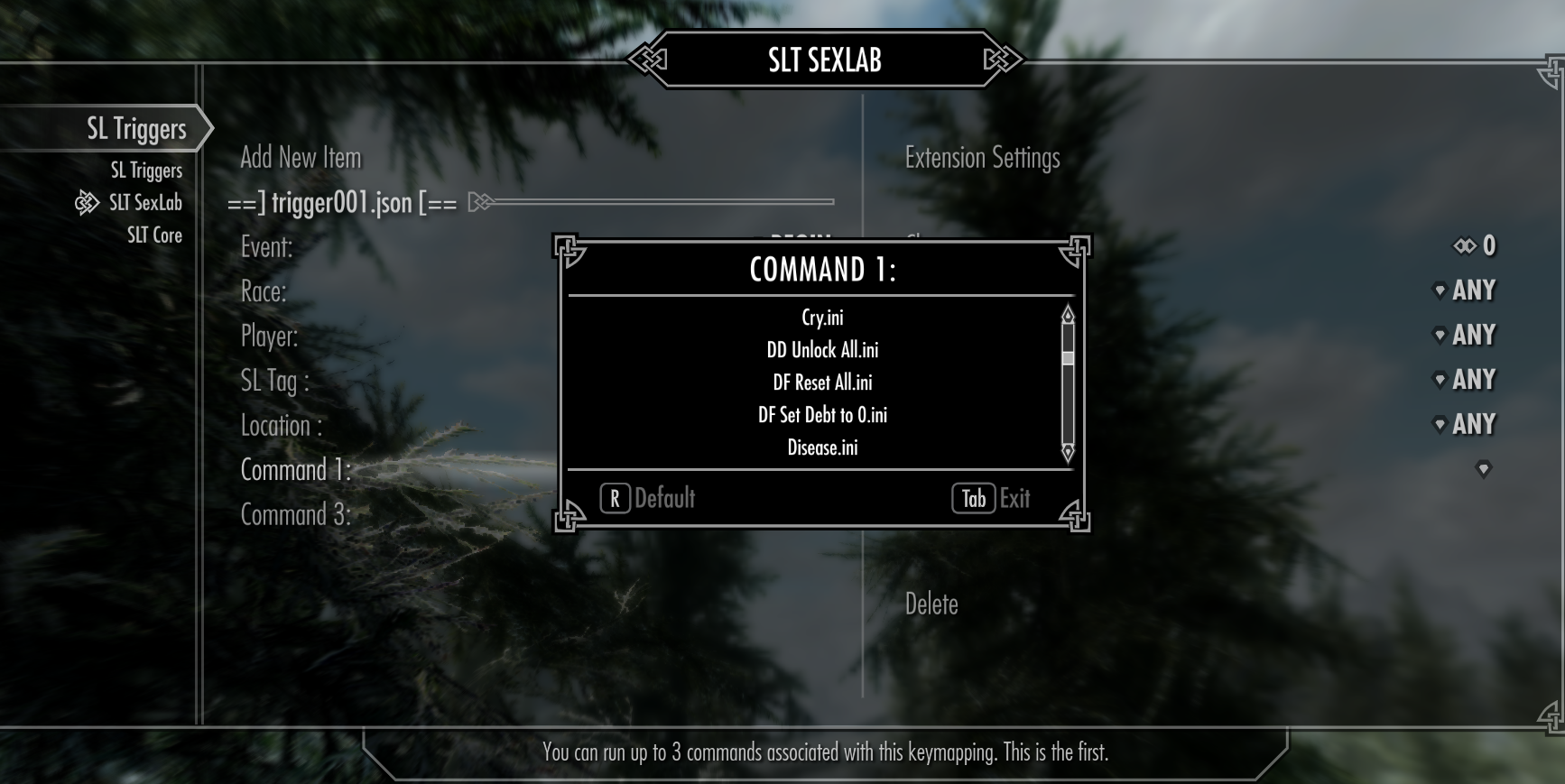The height and width of the screenshot is (784, 1565).
Task: Click Add New Item
Action: 301,157
